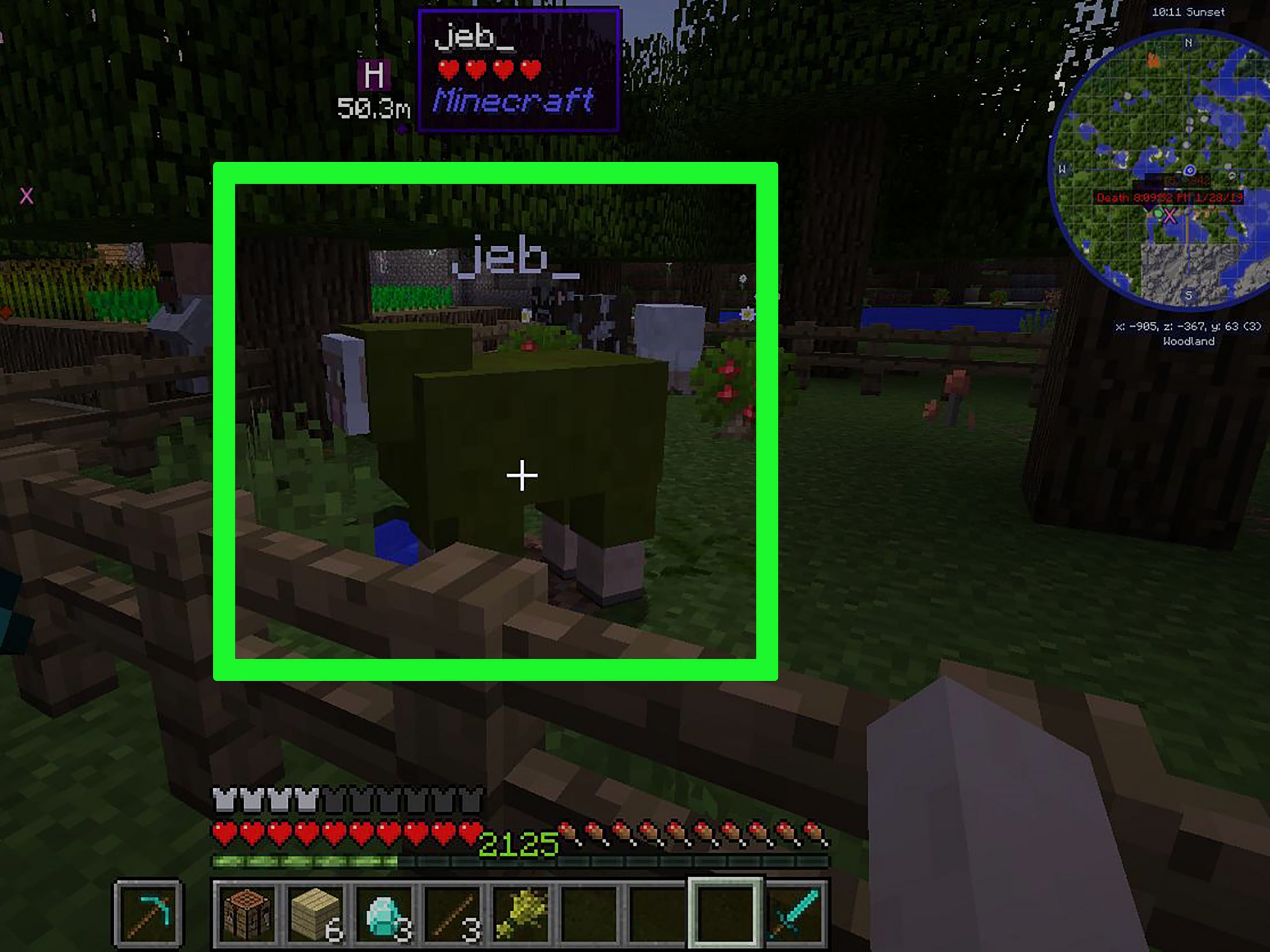Select the diamonds hotbar slot
Image resolution: width=1270 pixels, height=952 pixels.
(384, 913)
